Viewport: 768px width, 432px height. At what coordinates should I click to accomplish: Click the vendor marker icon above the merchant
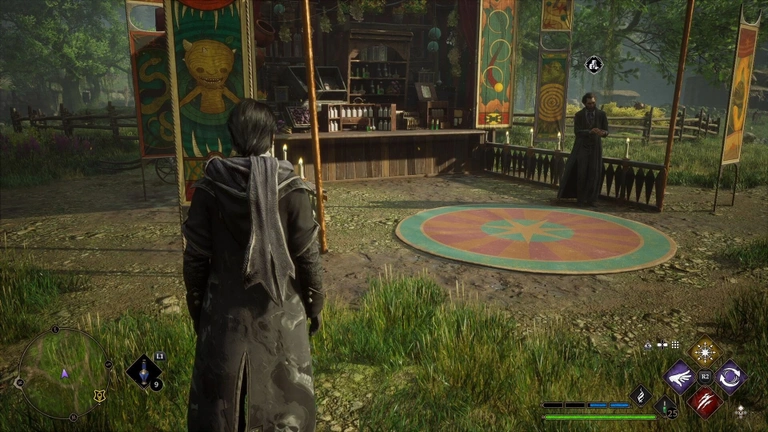592,65
